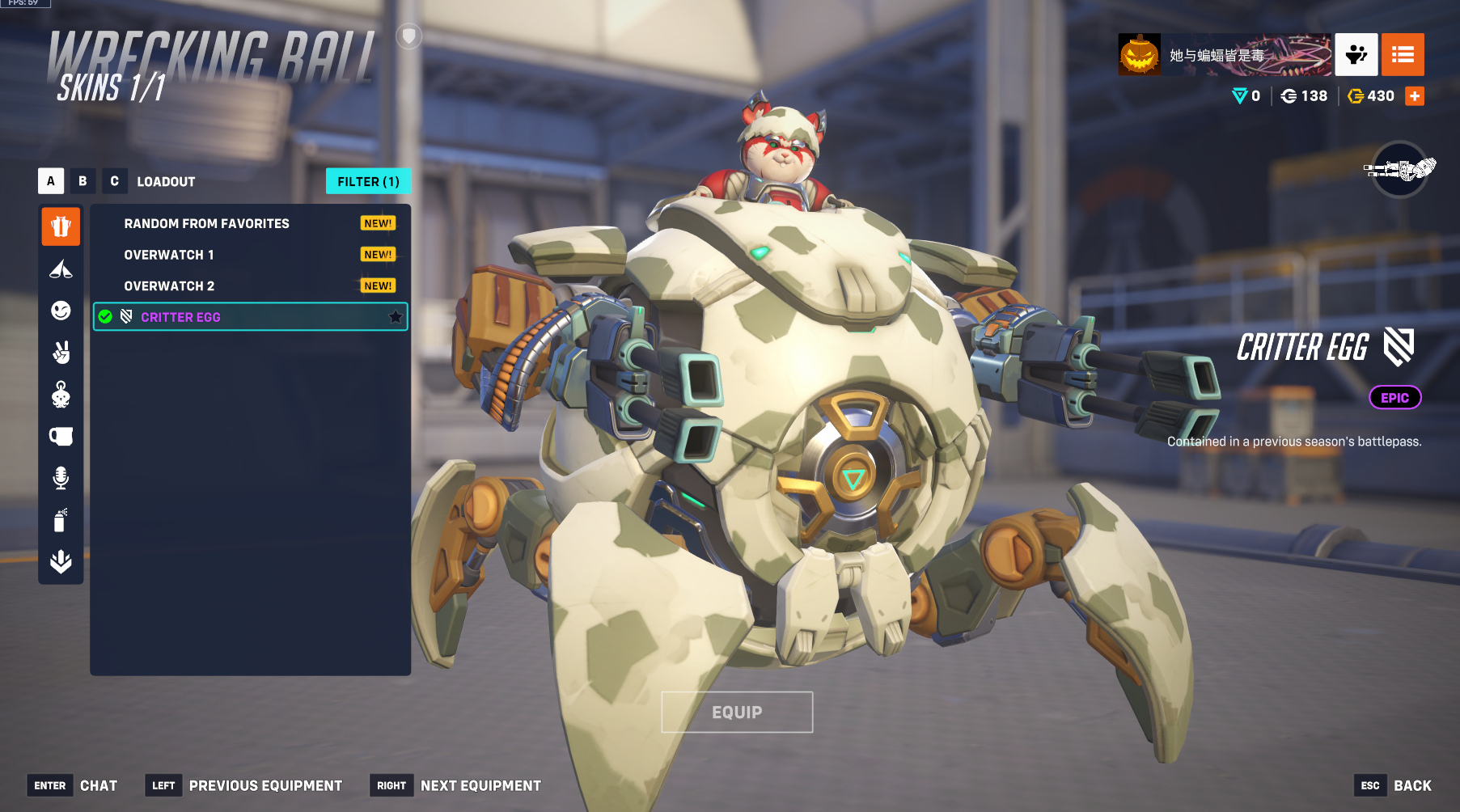Open the spray can category
Screen dimensions: 1460x812
click(x=61, y=520)
